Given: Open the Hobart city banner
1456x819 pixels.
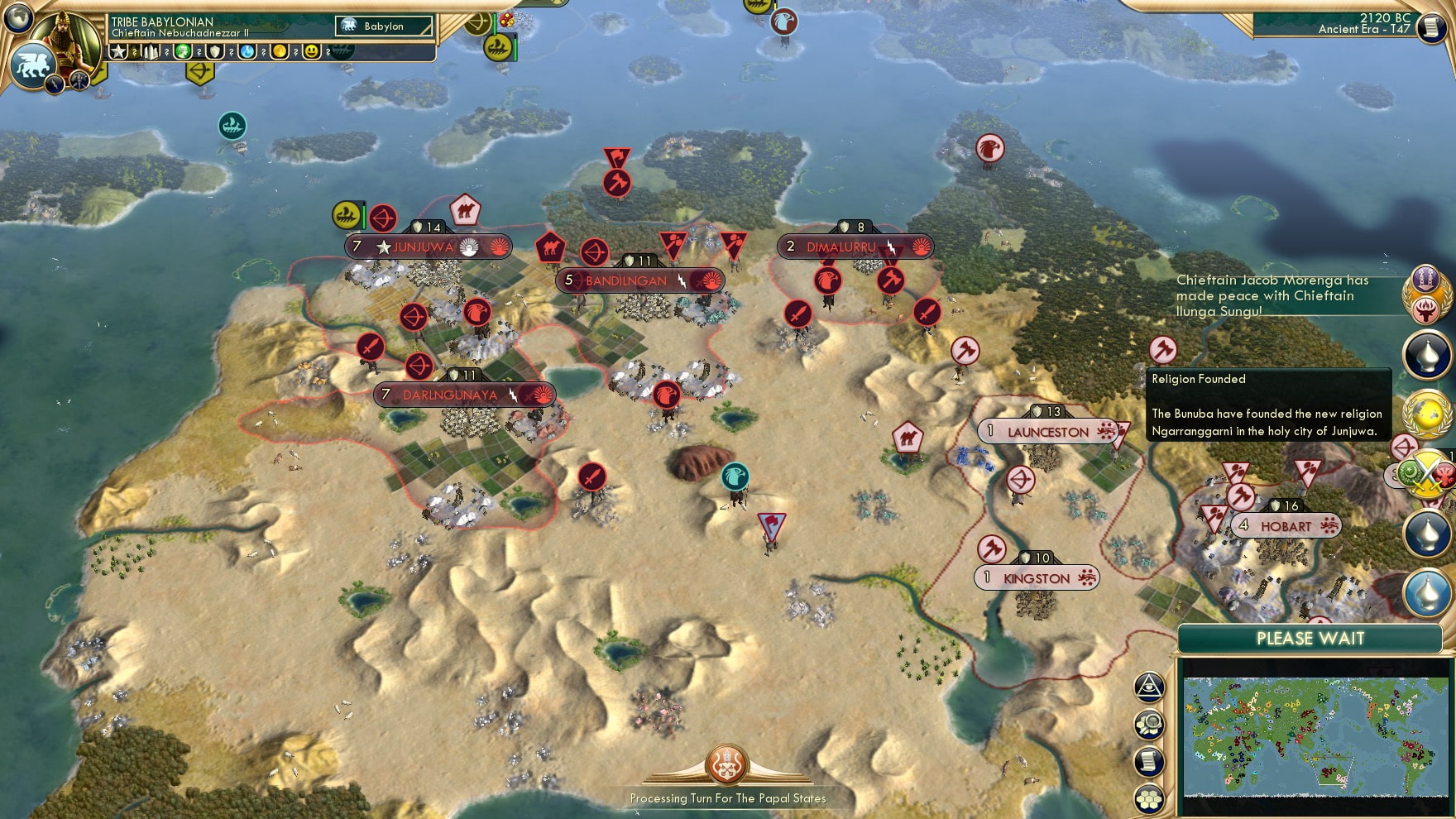Looking at the screenshot, I should pos(1286,524).
